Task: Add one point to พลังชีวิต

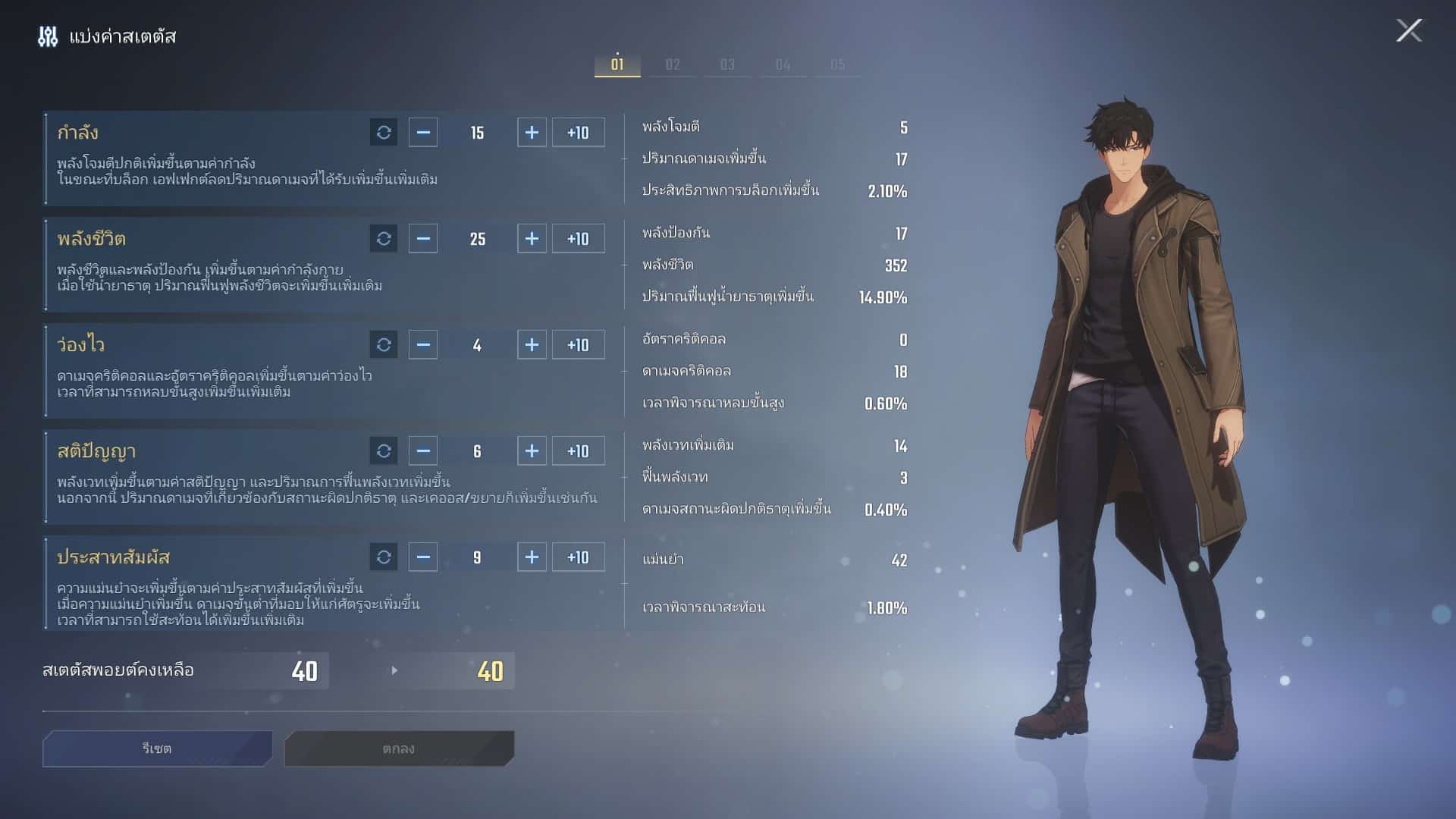Action: tap(532, 239)
